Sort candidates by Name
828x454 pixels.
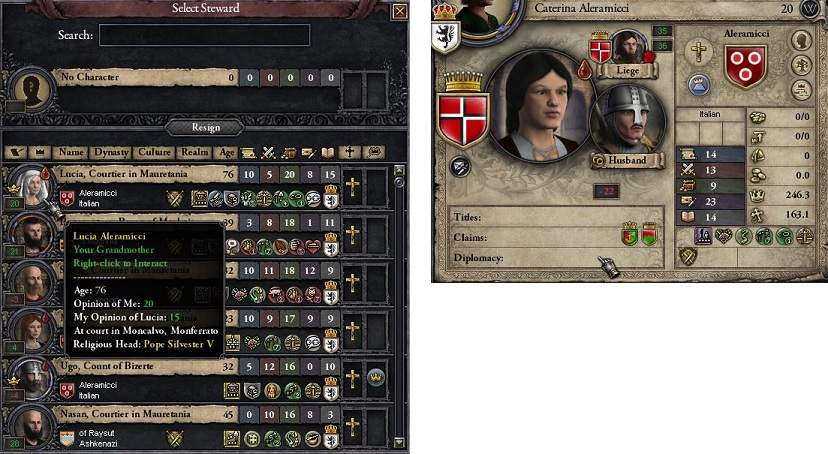71,153
